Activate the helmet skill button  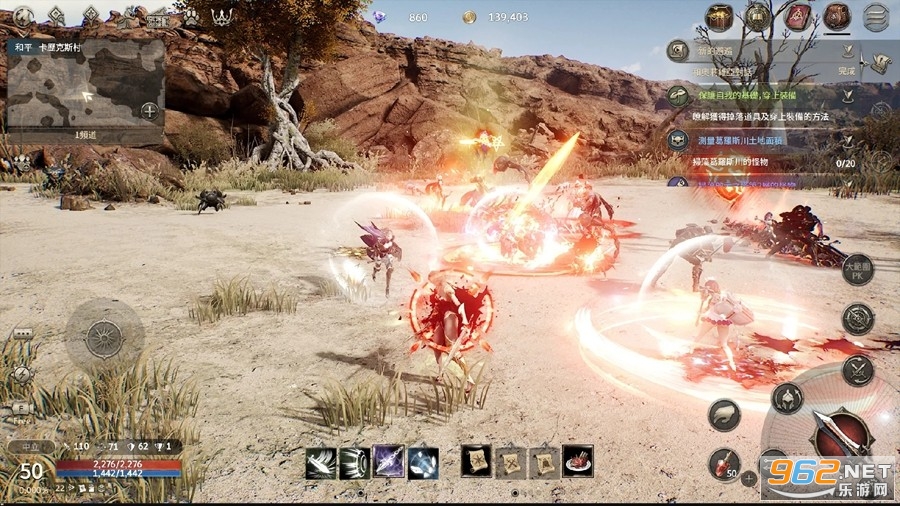787,397
